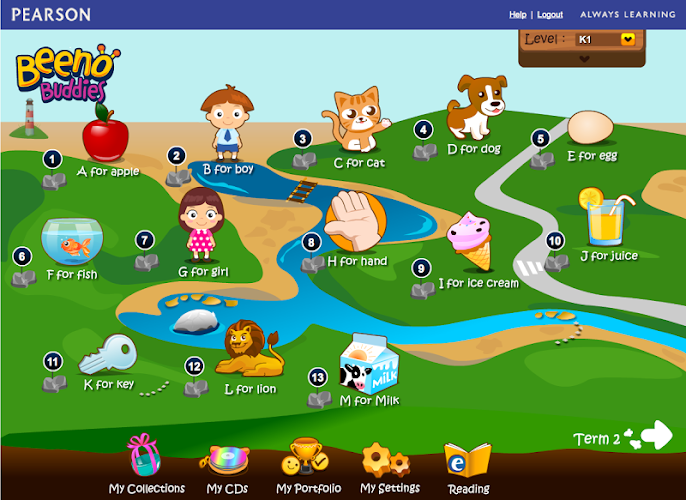The height and width of the screenshot is (500, 686).
Task: Start the M for Milk lesson
Action: (x=370, y=363)
